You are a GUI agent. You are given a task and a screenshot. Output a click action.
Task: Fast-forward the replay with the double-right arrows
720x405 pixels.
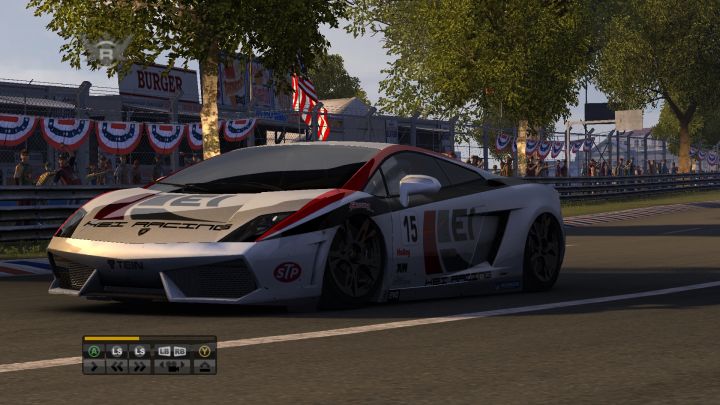tap(140, 366)
